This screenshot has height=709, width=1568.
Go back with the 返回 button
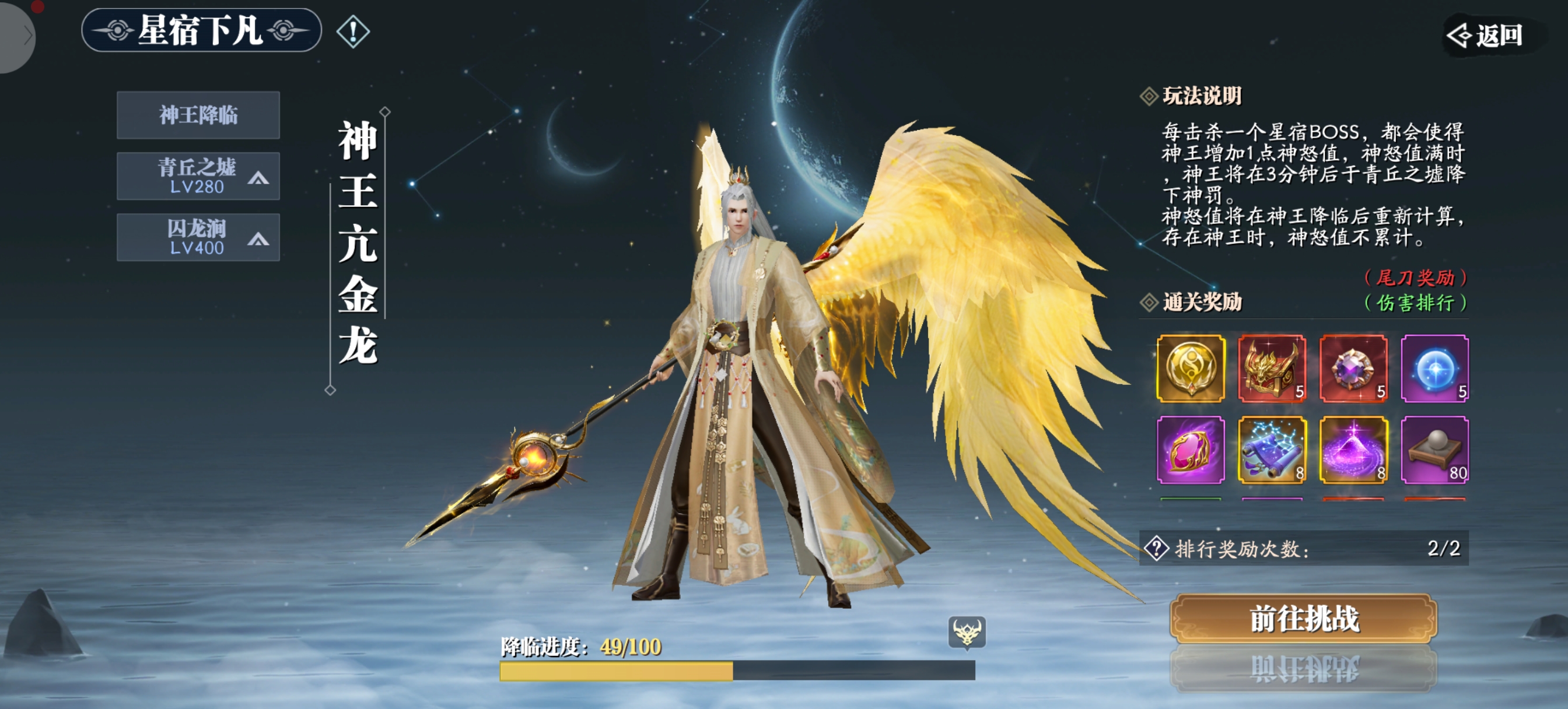pyautogui.click(x=1487, y=36)
